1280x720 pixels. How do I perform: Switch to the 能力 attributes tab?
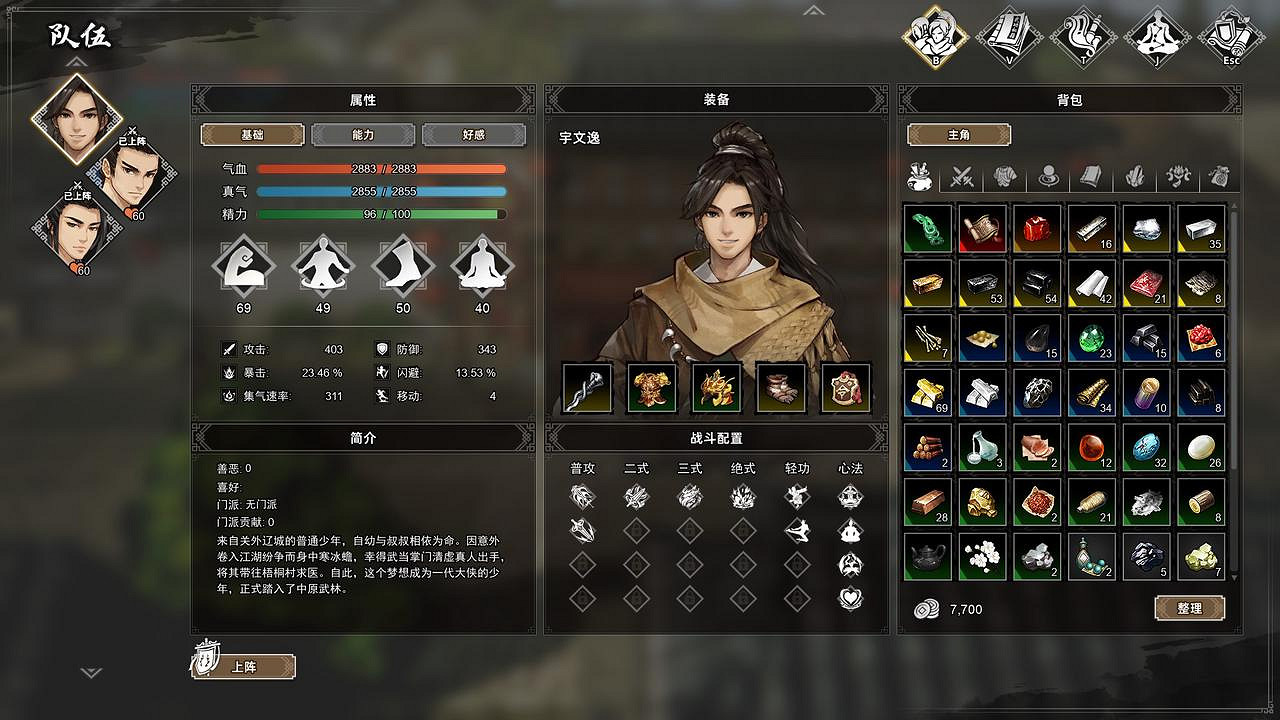coord(362,134)
